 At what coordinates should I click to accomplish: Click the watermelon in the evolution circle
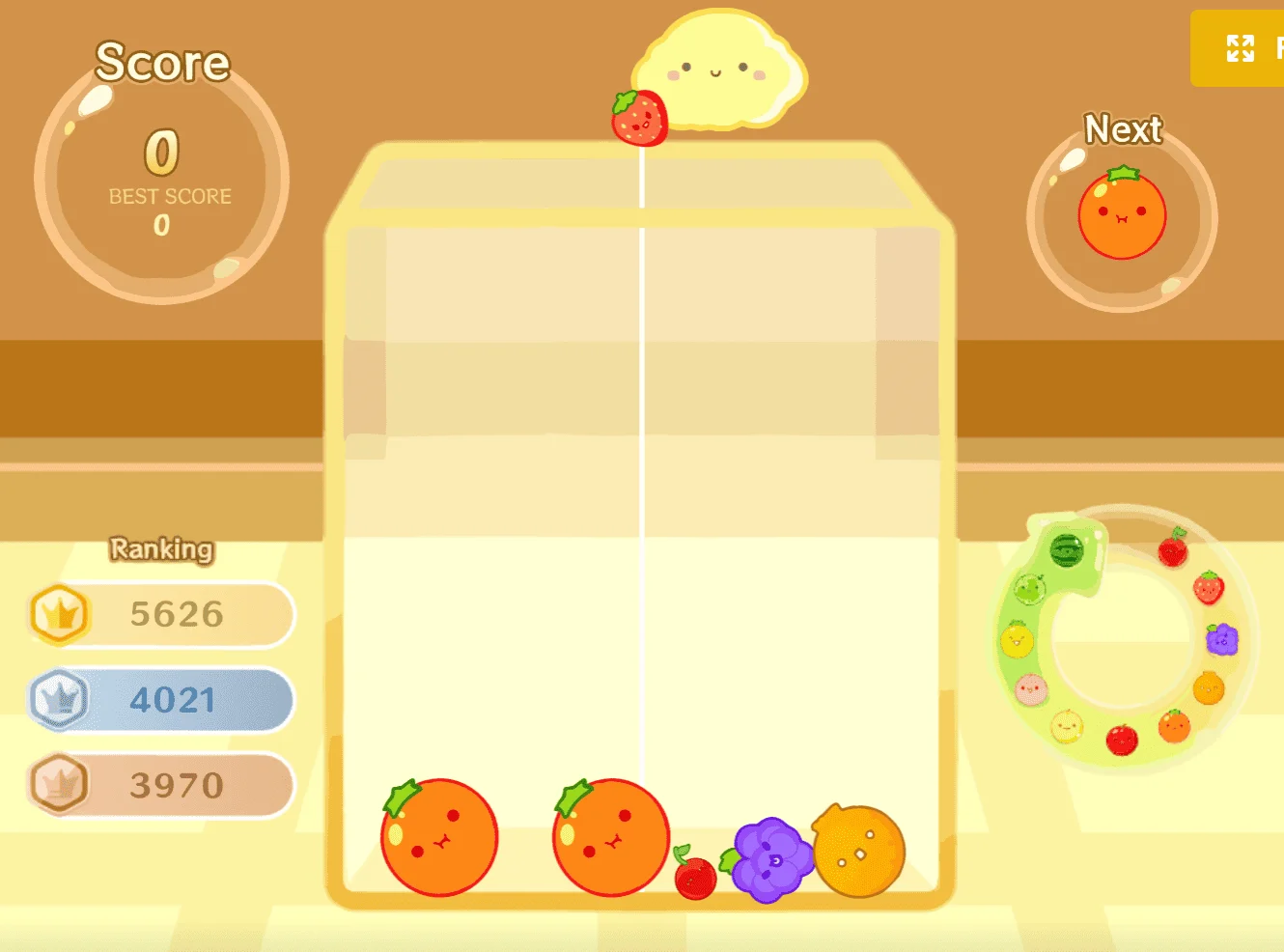point(1067,551)
